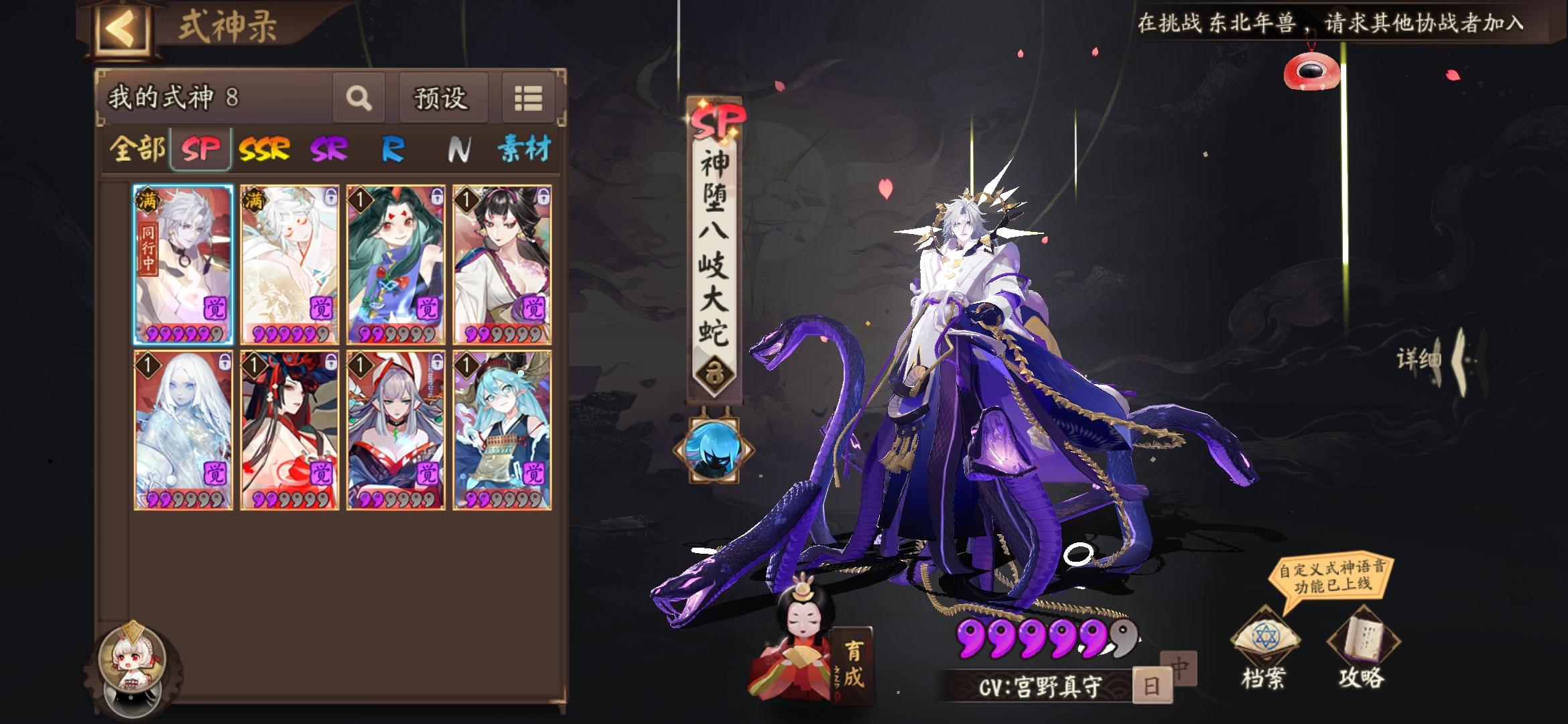The image size is (1568, 724).
Task: Open the 预设 preset selector
Action: 444,98
